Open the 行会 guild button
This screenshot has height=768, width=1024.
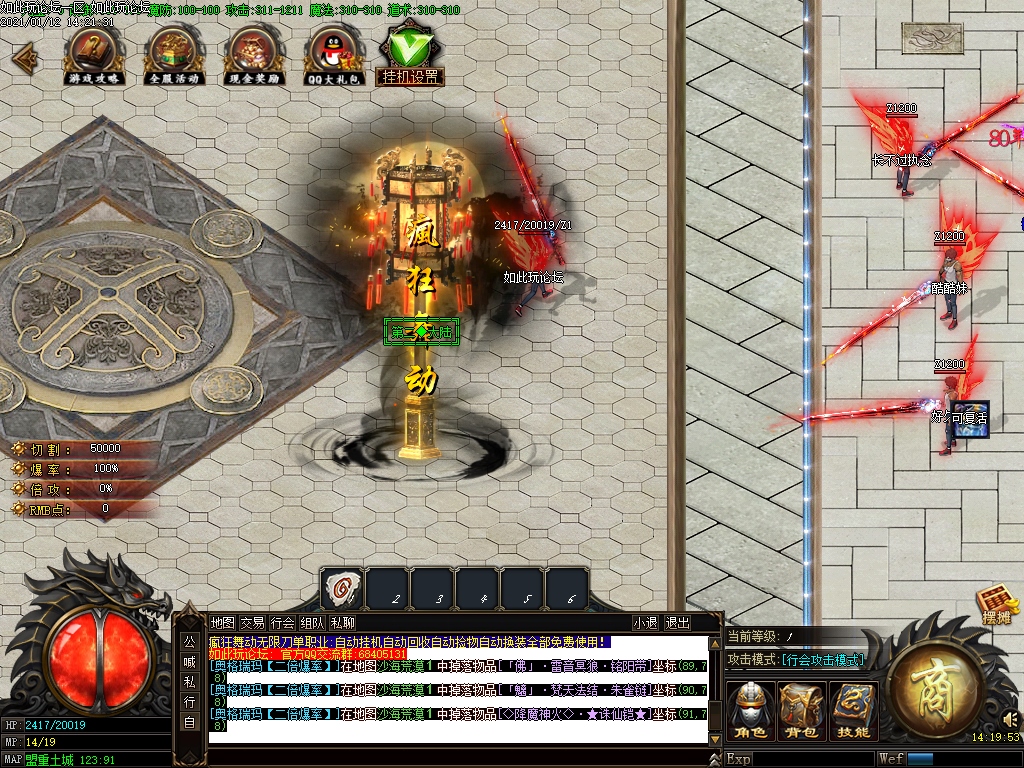tap(283, 622)
